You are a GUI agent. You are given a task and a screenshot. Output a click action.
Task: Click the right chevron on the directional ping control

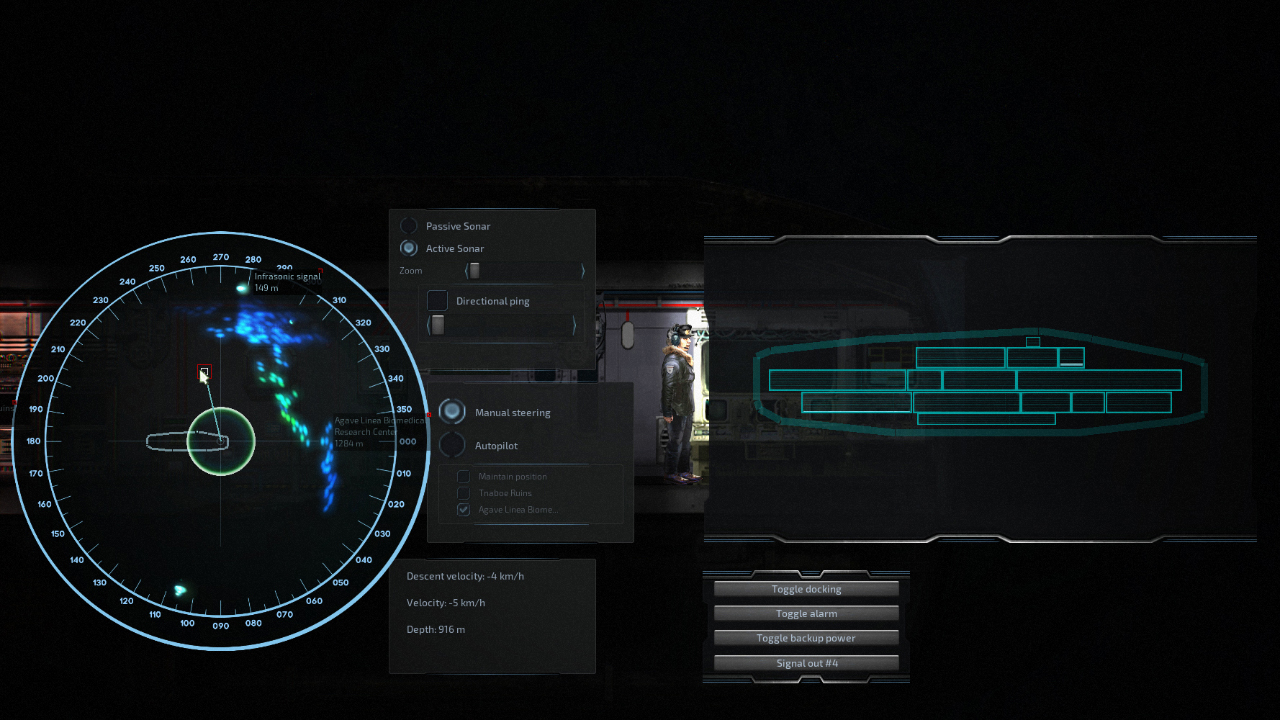tap(575, 324)
